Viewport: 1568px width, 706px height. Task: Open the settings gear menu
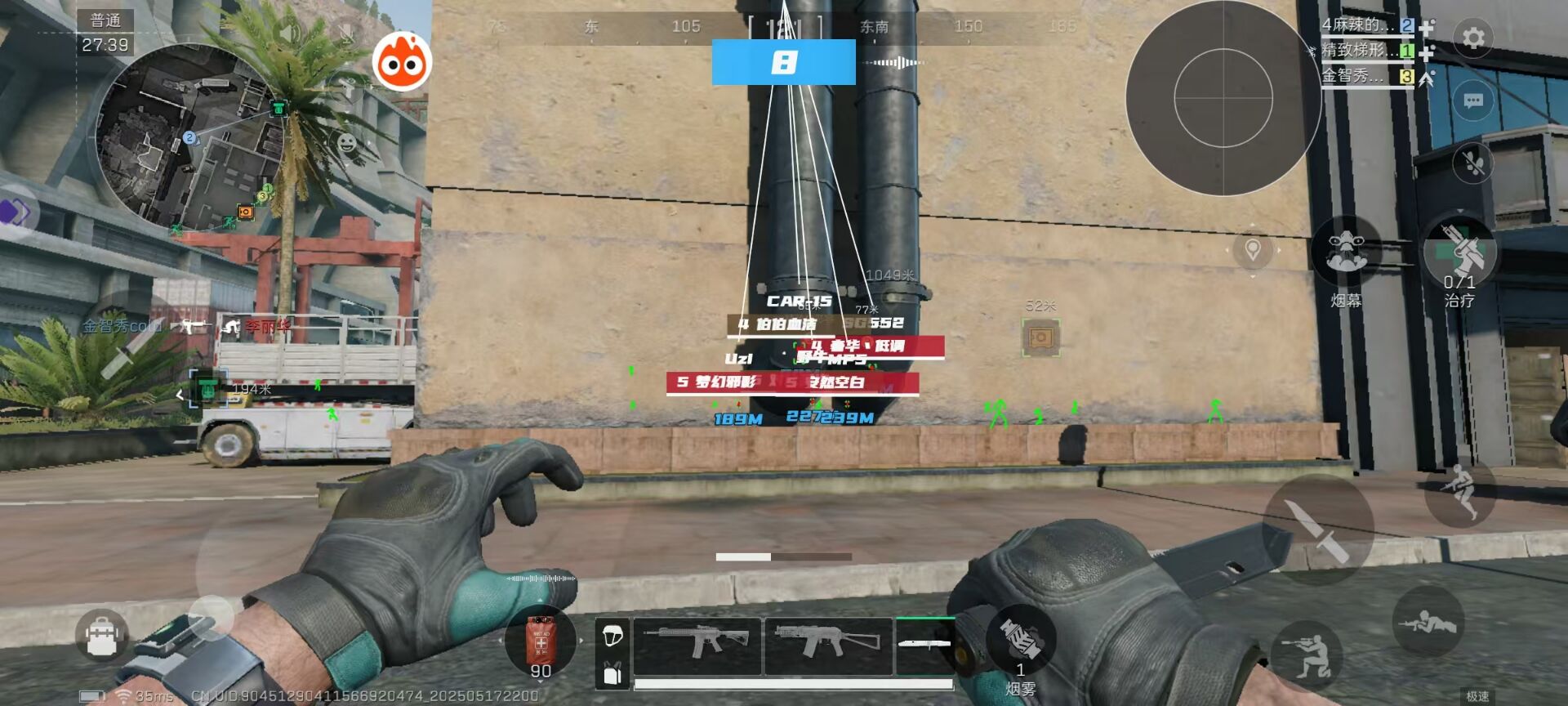point(1473,38)
